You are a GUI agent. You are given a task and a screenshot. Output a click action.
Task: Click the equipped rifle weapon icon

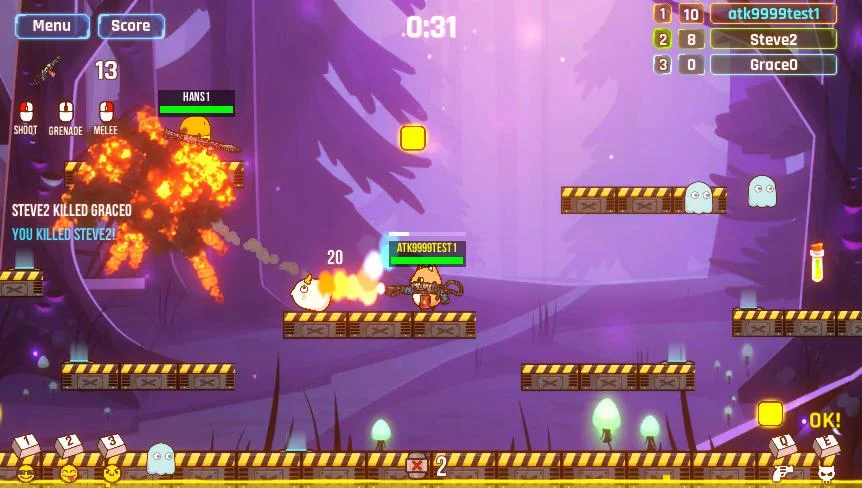click(47, 70)
